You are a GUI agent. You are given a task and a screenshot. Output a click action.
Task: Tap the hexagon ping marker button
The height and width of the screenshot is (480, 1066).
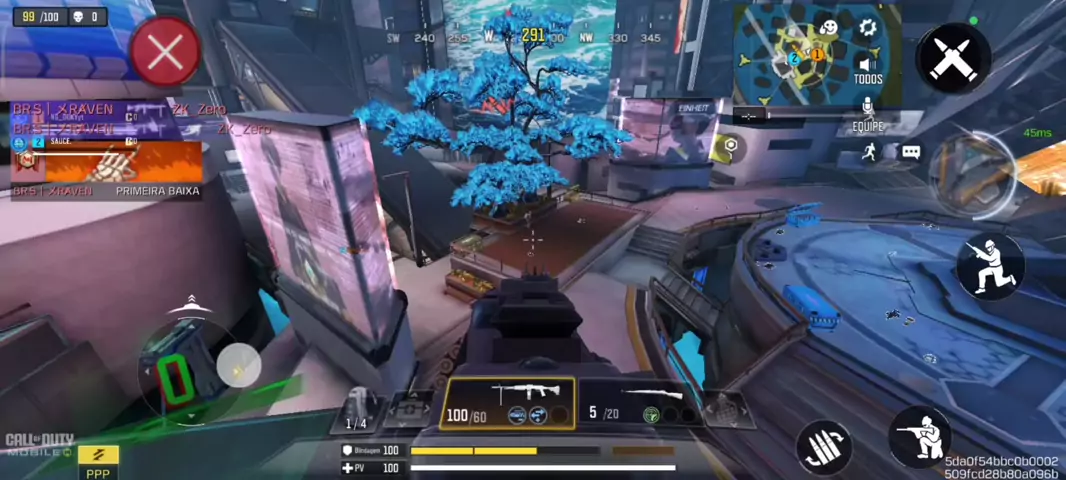tap(731, 146)
